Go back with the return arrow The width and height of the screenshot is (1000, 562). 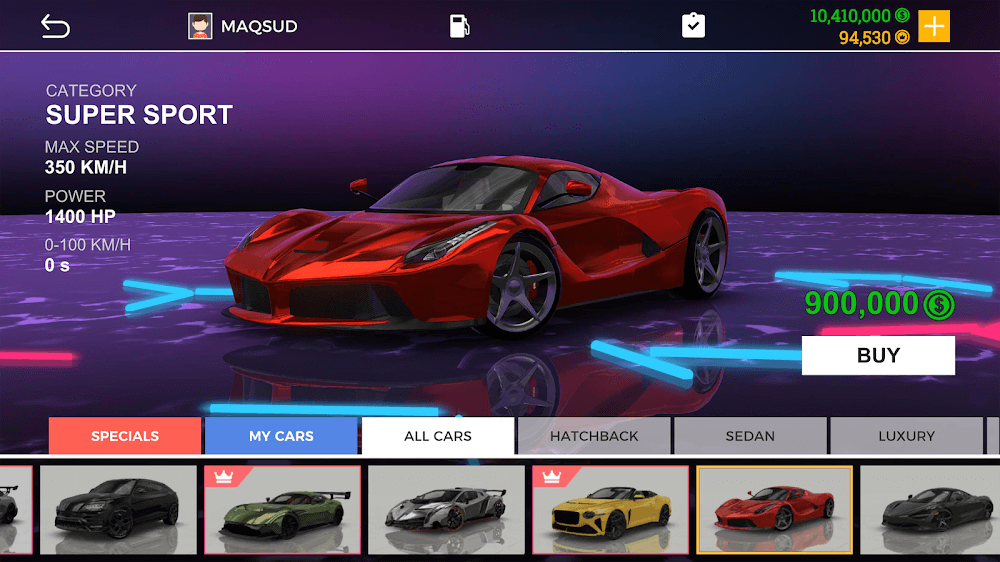(55, 27)
